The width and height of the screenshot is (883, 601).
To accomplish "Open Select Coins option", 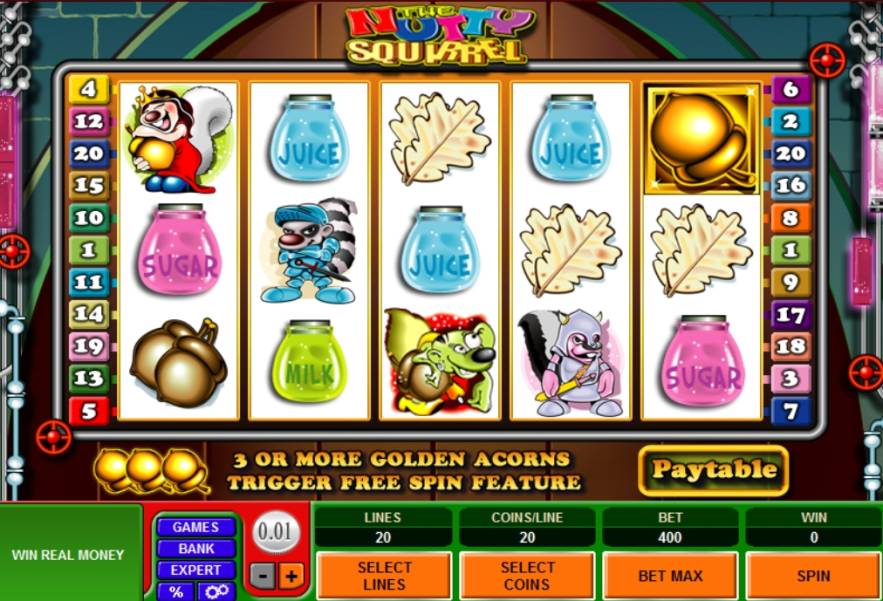I will point(527,575).
